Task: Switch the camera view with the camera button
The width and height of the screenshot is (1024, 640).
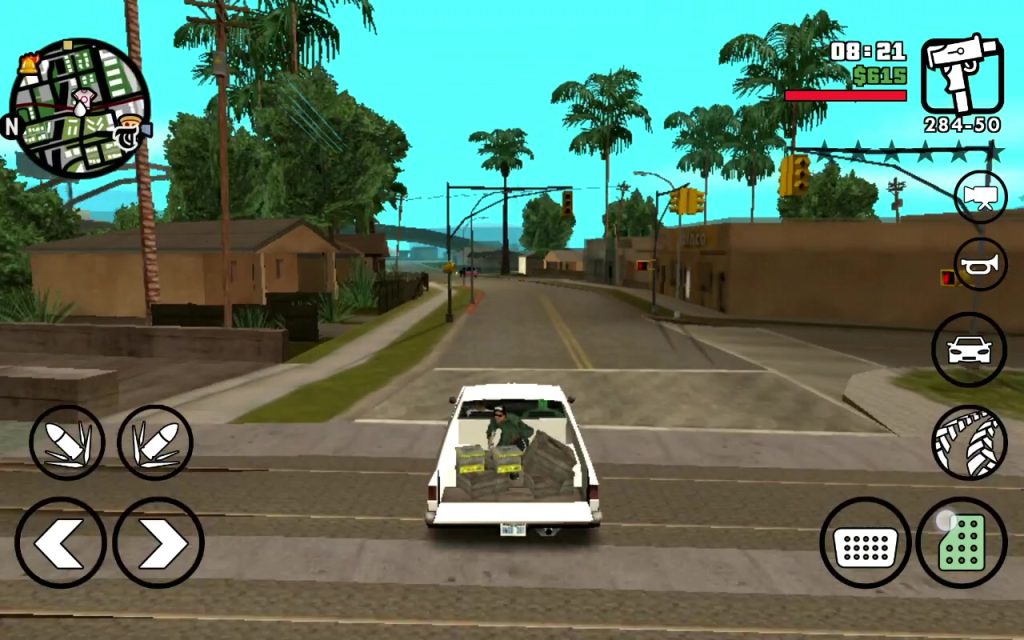Action: [x=980, y=197]
